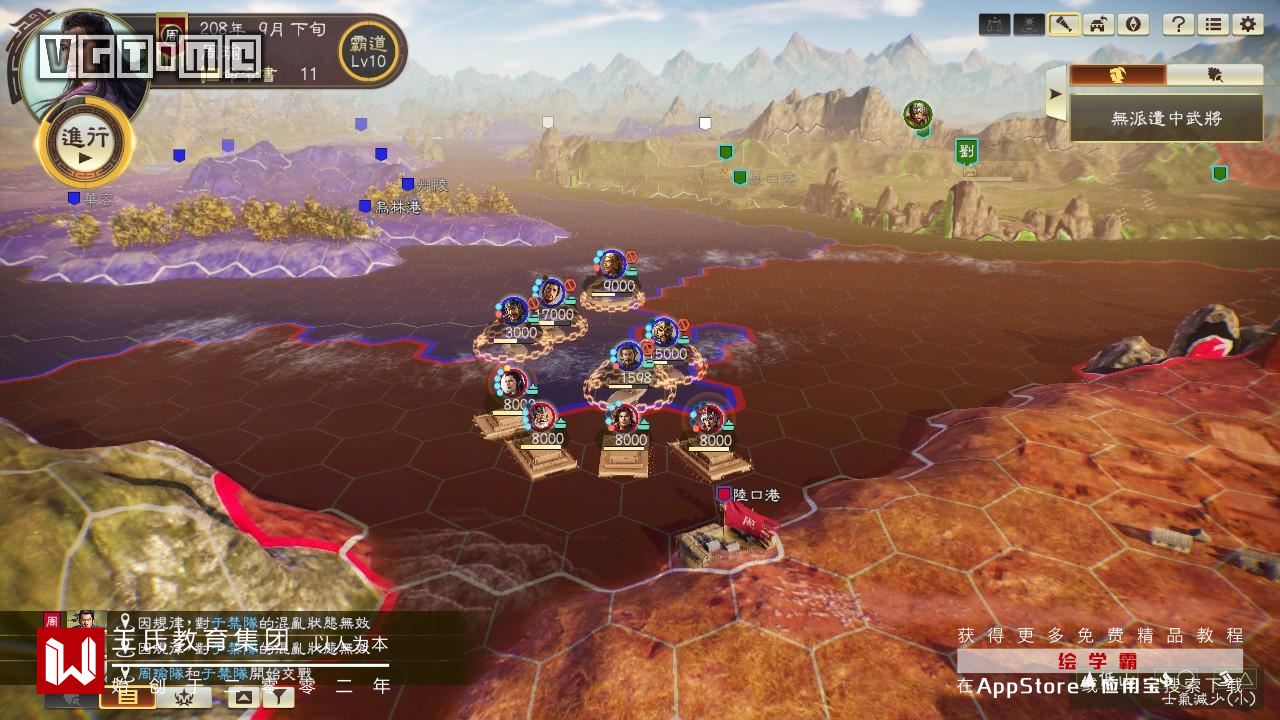
Task: Open the gear settings button
Action: click(1246, 25)
